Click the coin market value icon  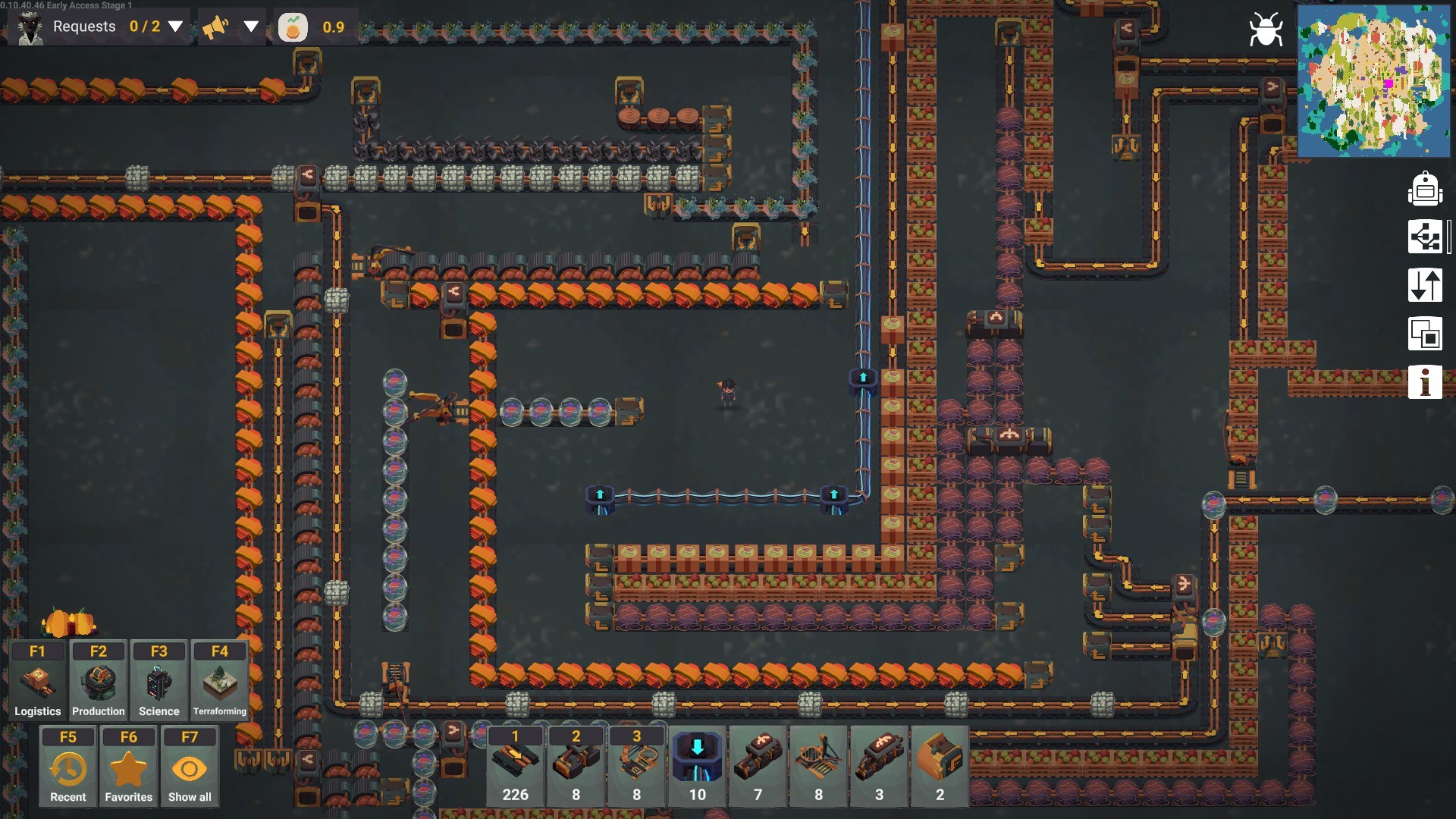coord(293,27)
